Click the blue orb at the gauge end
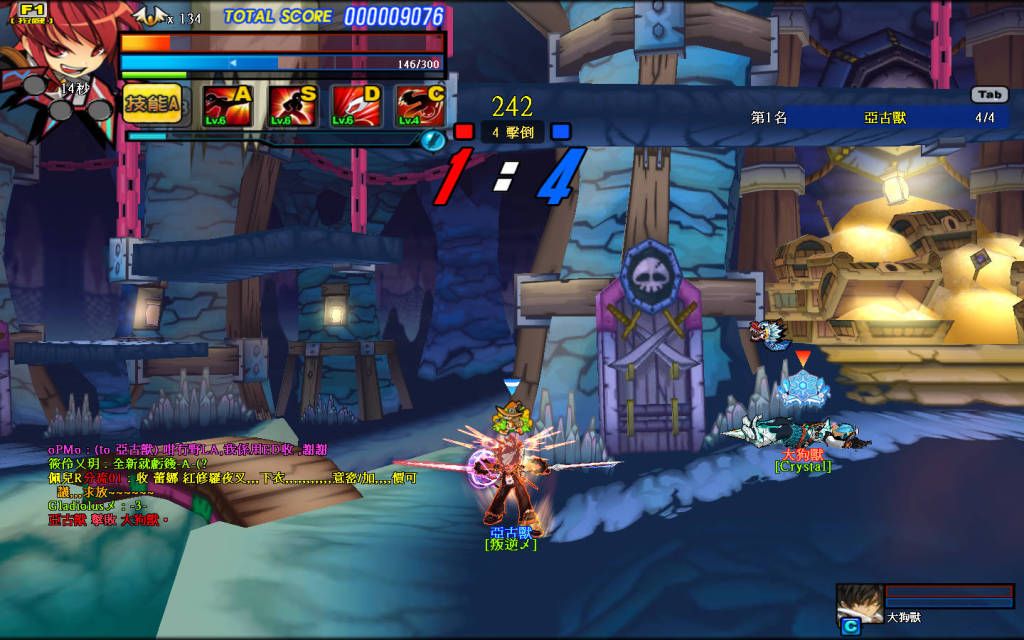This screenshot has height=640, width=1024. [432, 140]
